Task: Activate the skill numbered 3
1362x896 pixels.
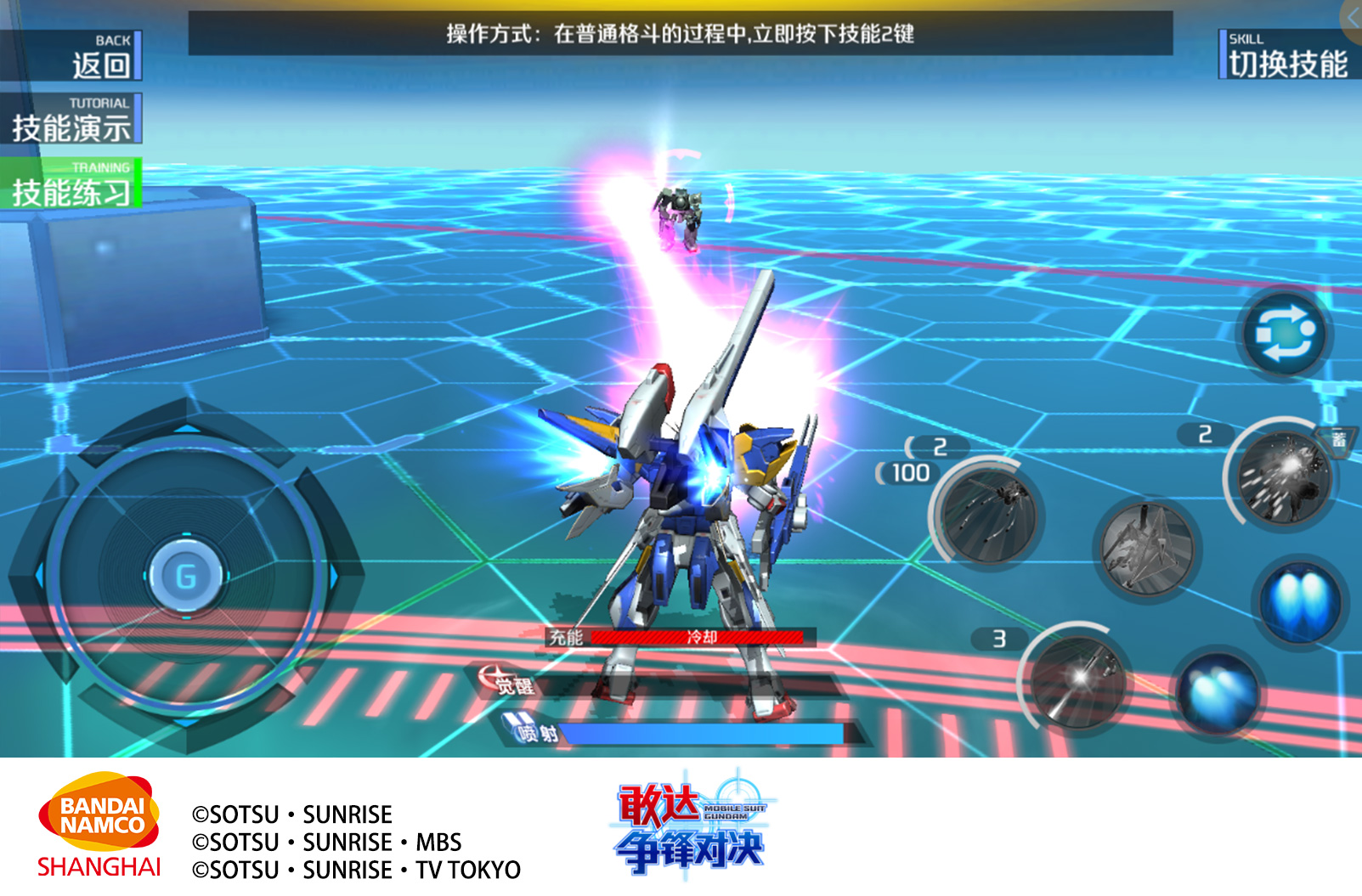Action: [1078, 681]
